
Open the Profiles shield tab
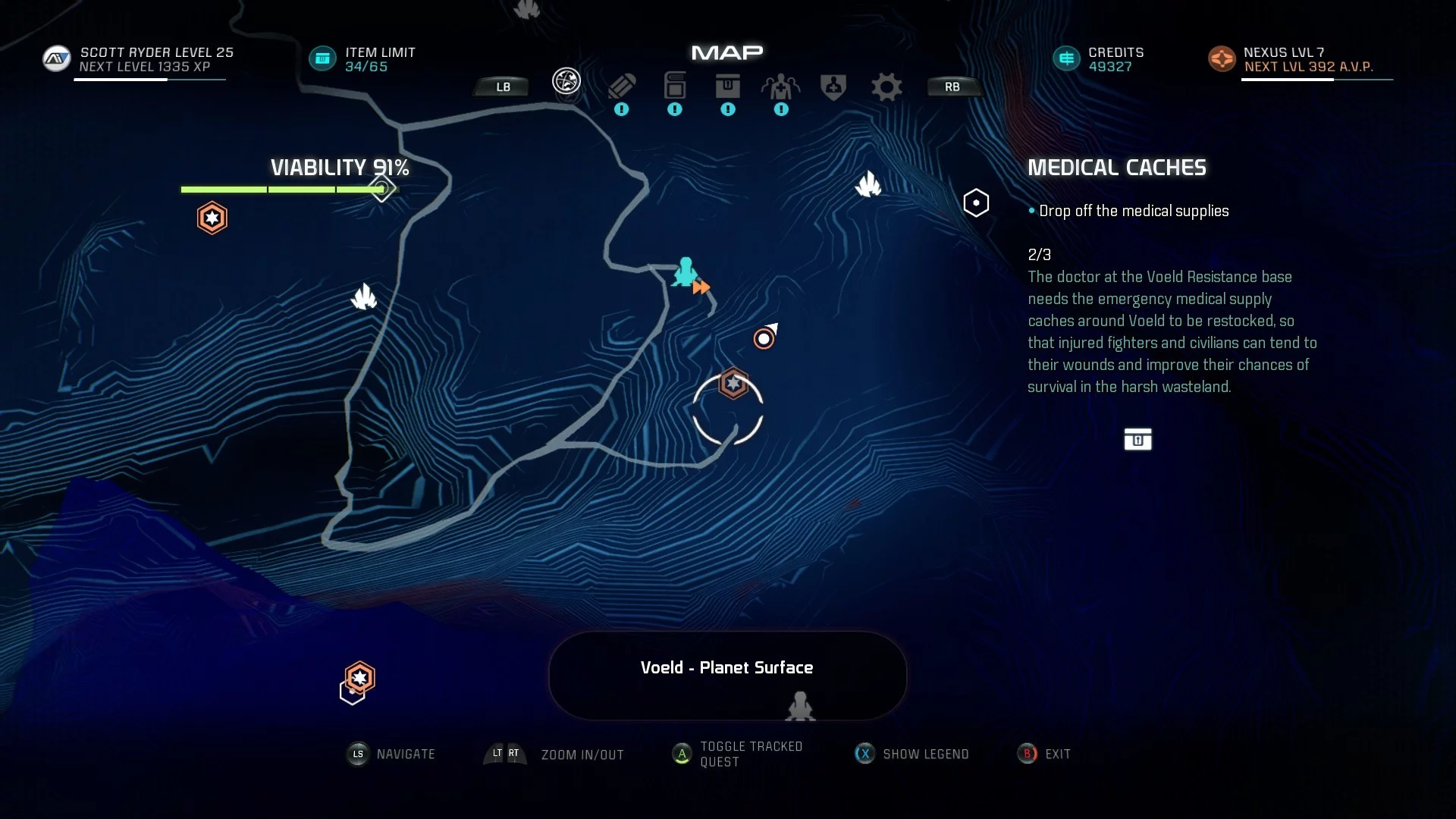coord(833,86)
